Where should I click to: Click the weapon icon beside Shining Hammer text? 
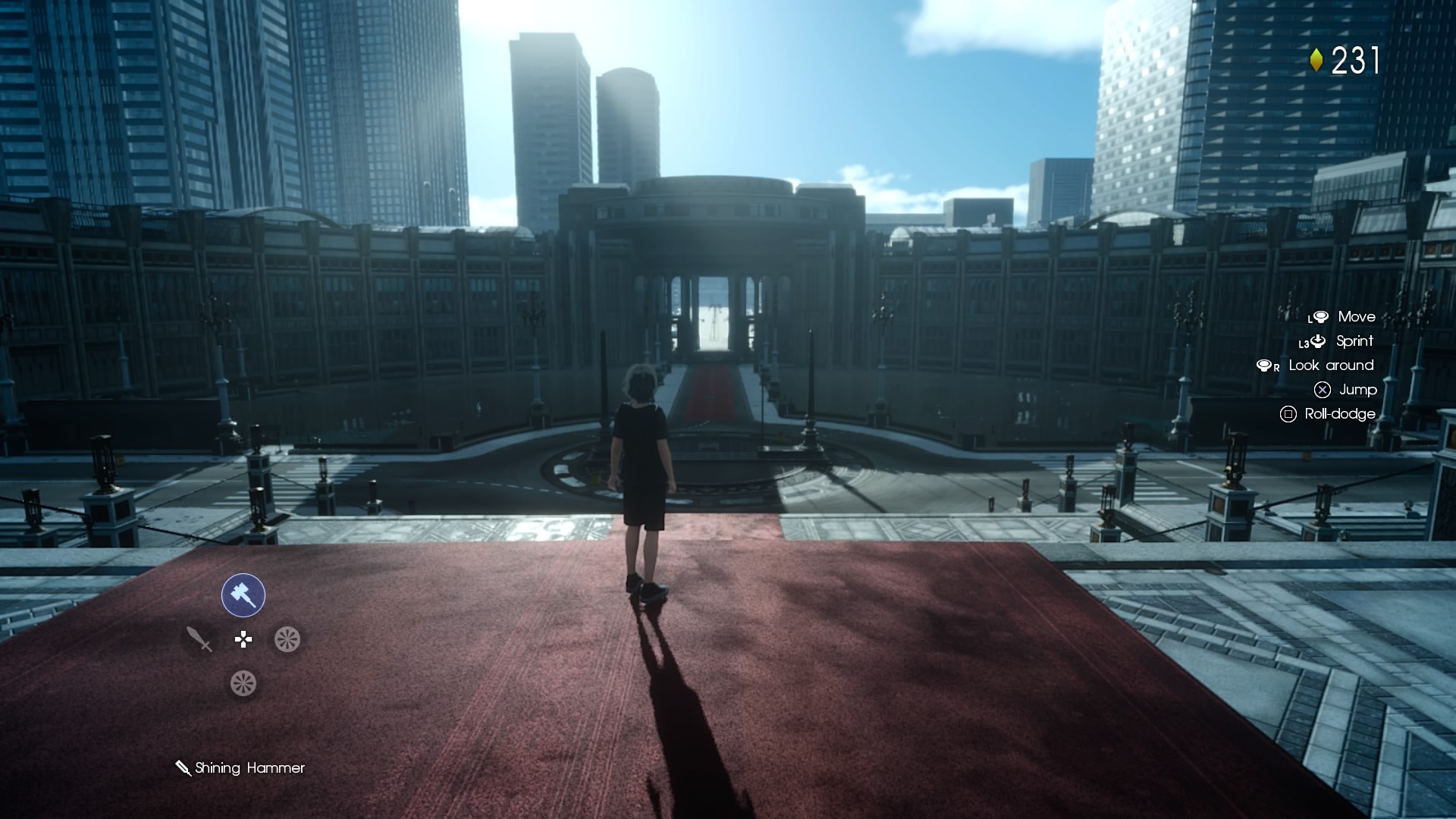tap(182, 767)
